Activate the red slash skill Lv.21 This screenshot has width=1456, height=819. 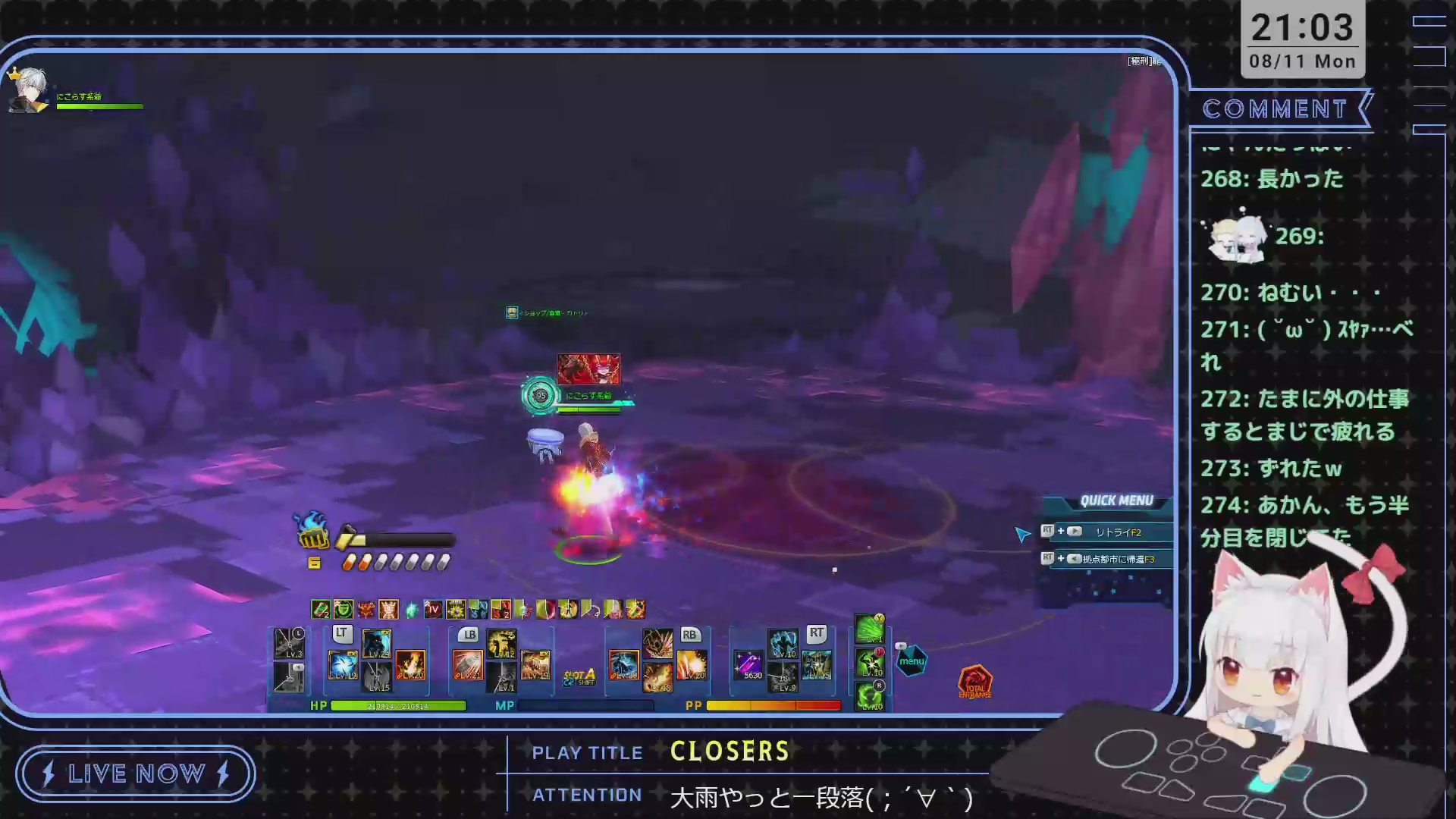tap(467, 665)
